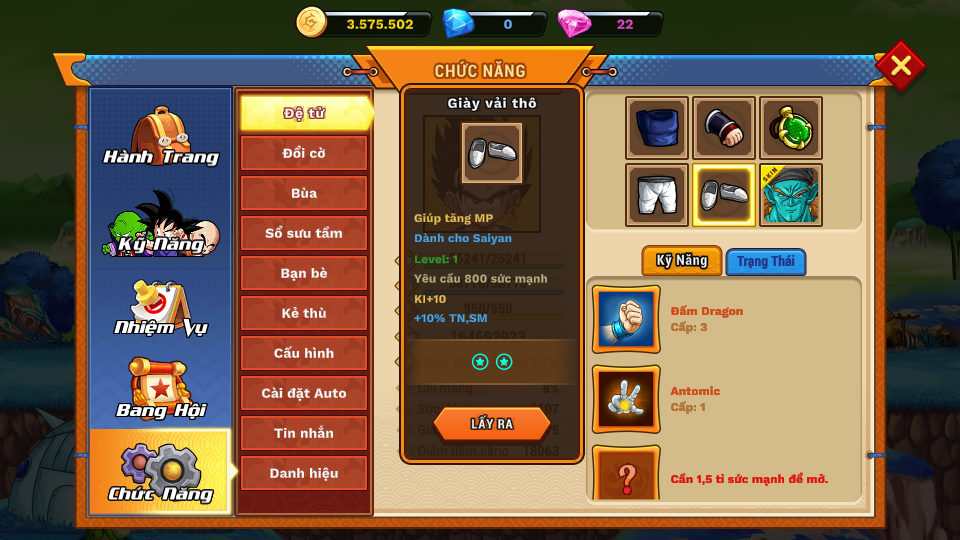Select the Đấm Dragon skill icon

626,319
